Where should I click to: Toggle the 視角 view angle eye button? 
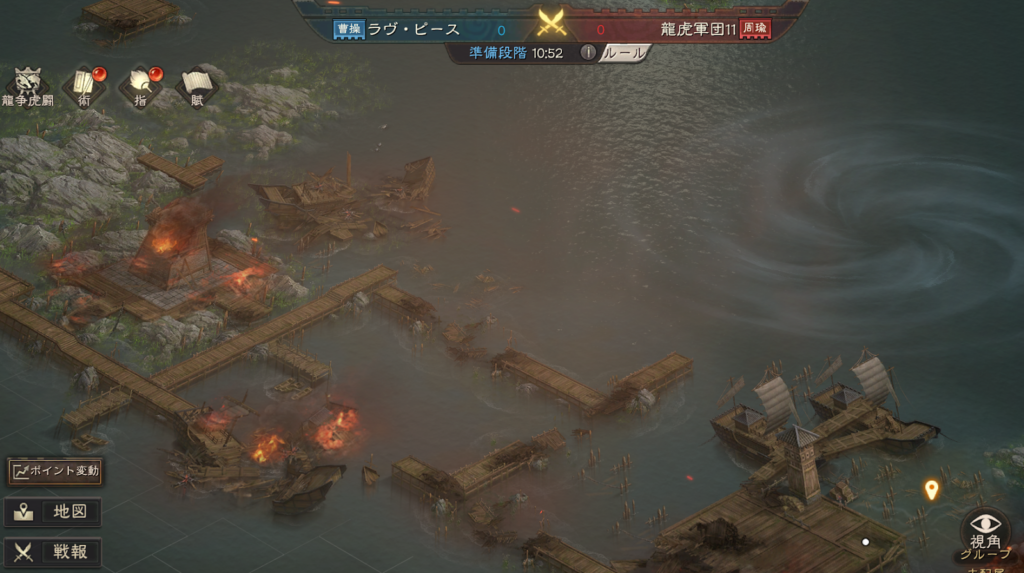click(x=985, y=528)
